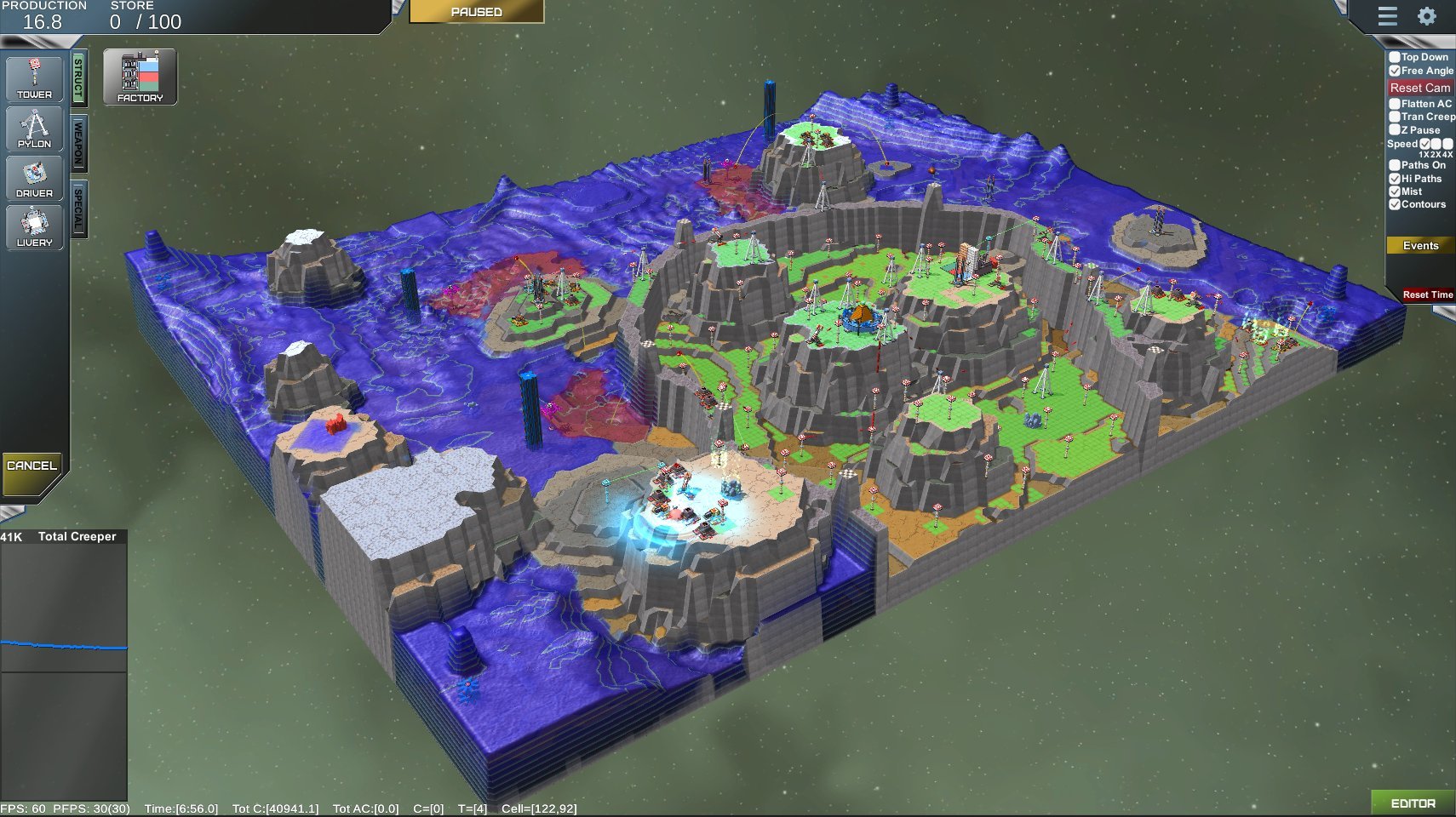This screenshot has width=1456, height=817.
Task: Open the Editor button
Action: tap(1413, 803)
